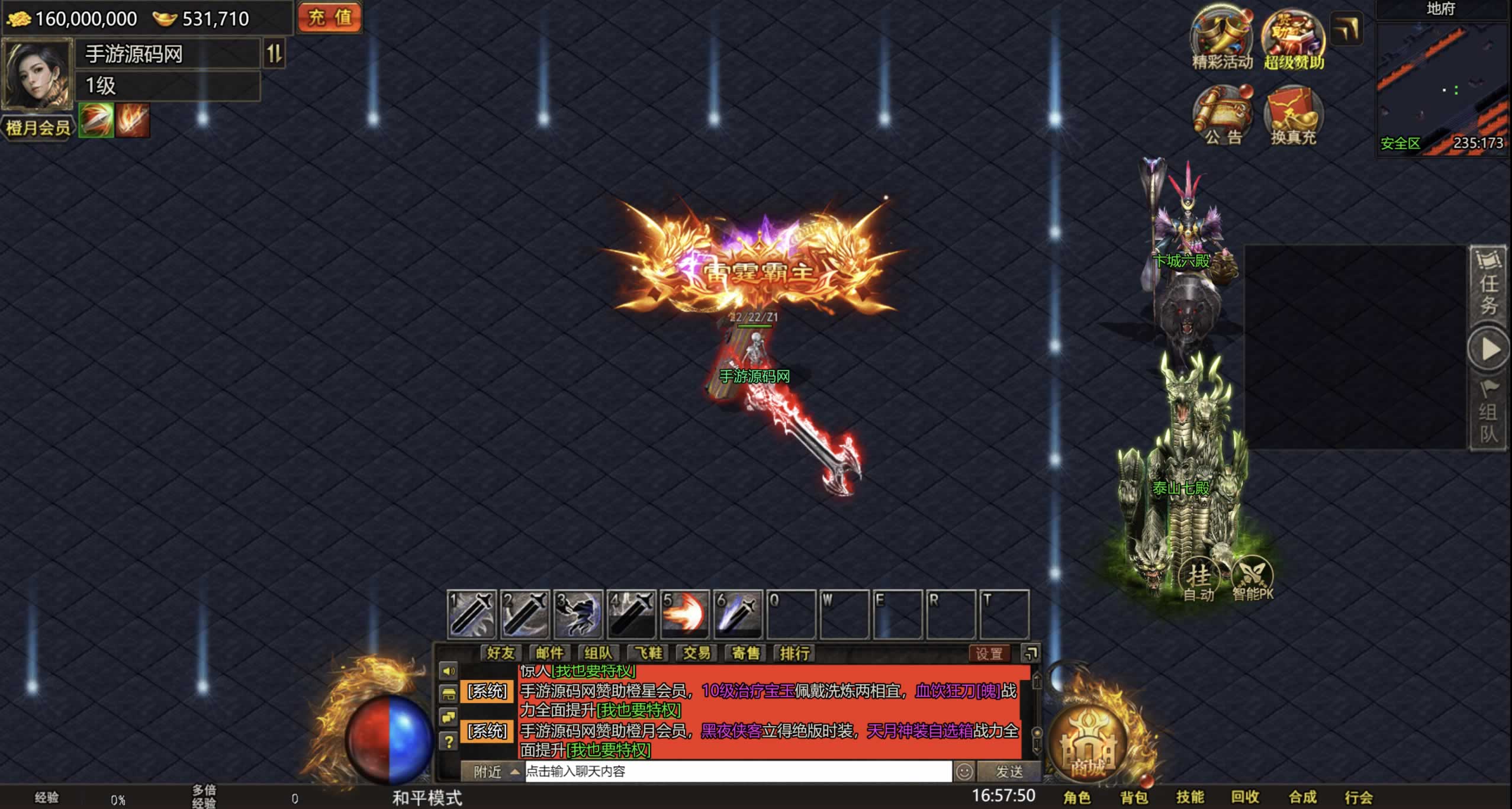
Task: Open the 技能 skills menu
Action: [x=1190, y=797]
